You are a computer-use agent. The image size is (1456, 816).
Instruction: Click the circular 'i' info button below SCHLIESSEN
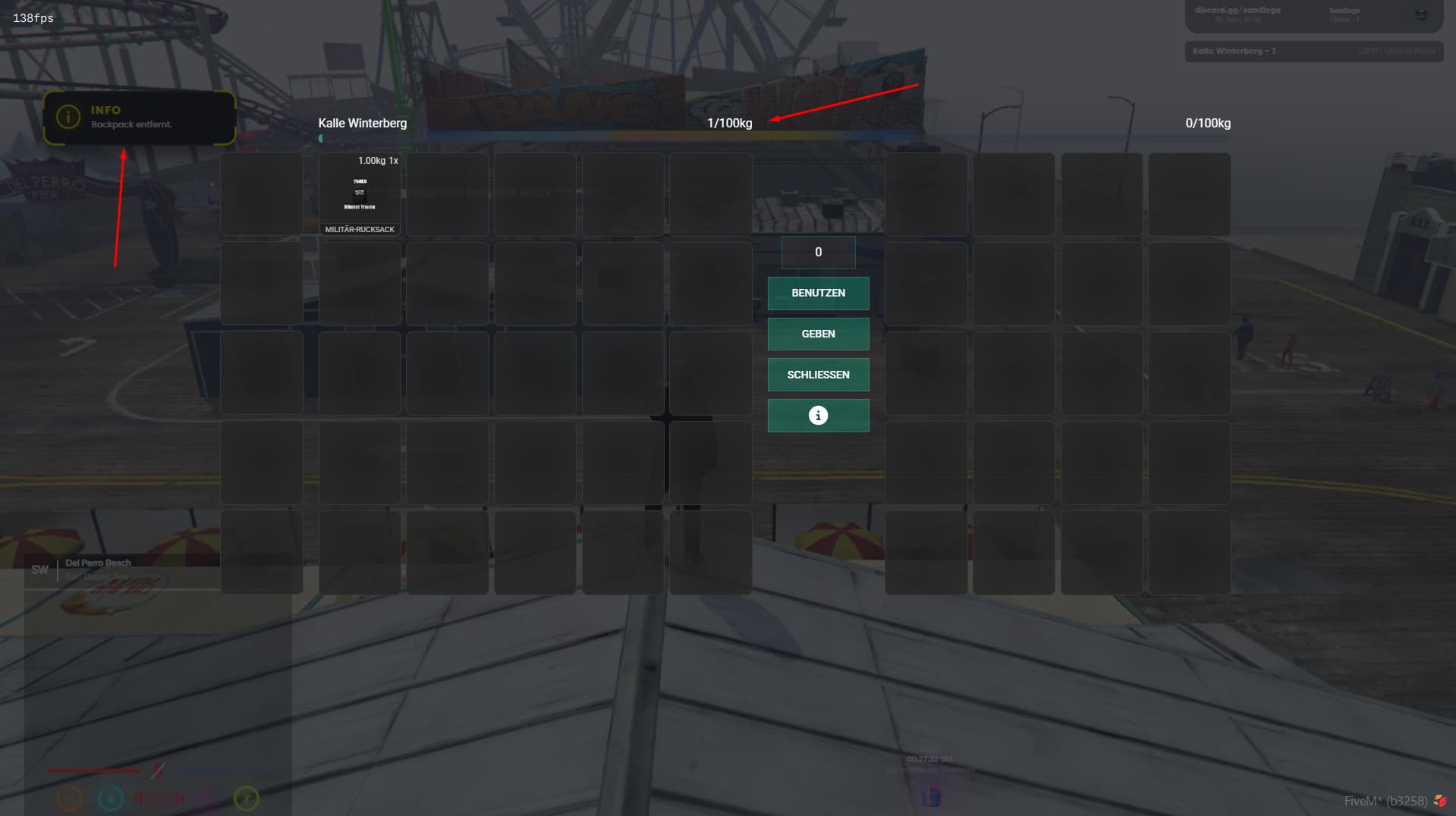tap(818, 415)
